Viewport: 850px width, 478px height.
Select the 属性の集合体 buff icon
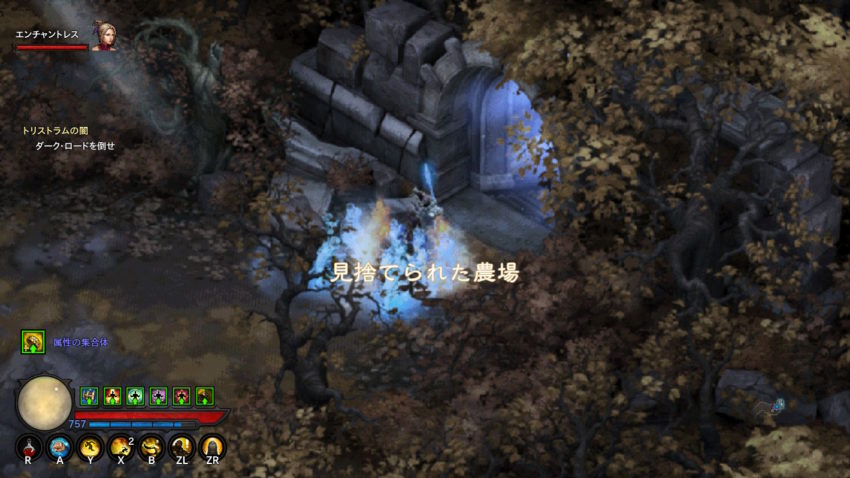(x=33, y=342)
